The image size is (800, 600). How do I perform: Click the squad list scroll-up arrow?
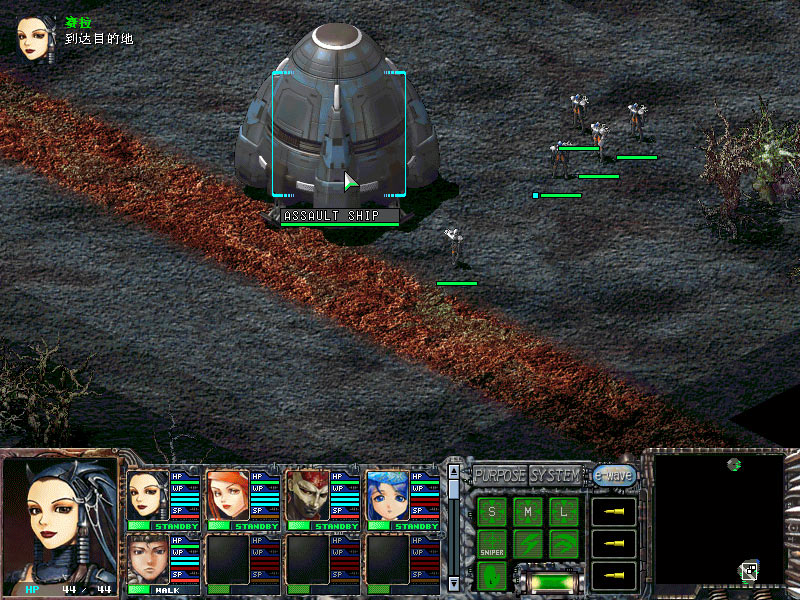(x=454, y=472)
